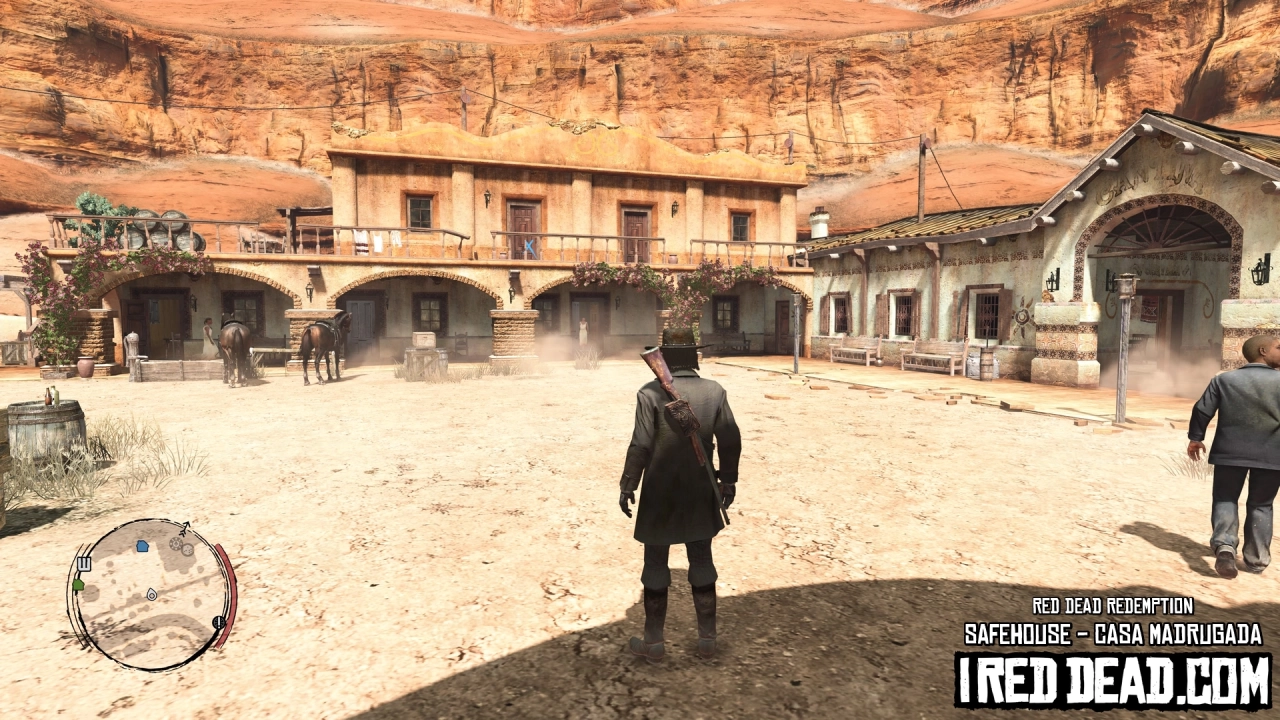The image size is (1280, 720).
Task: Select the white player marker on the minimap
Action: pyautogui.click(x=151, y=594)
